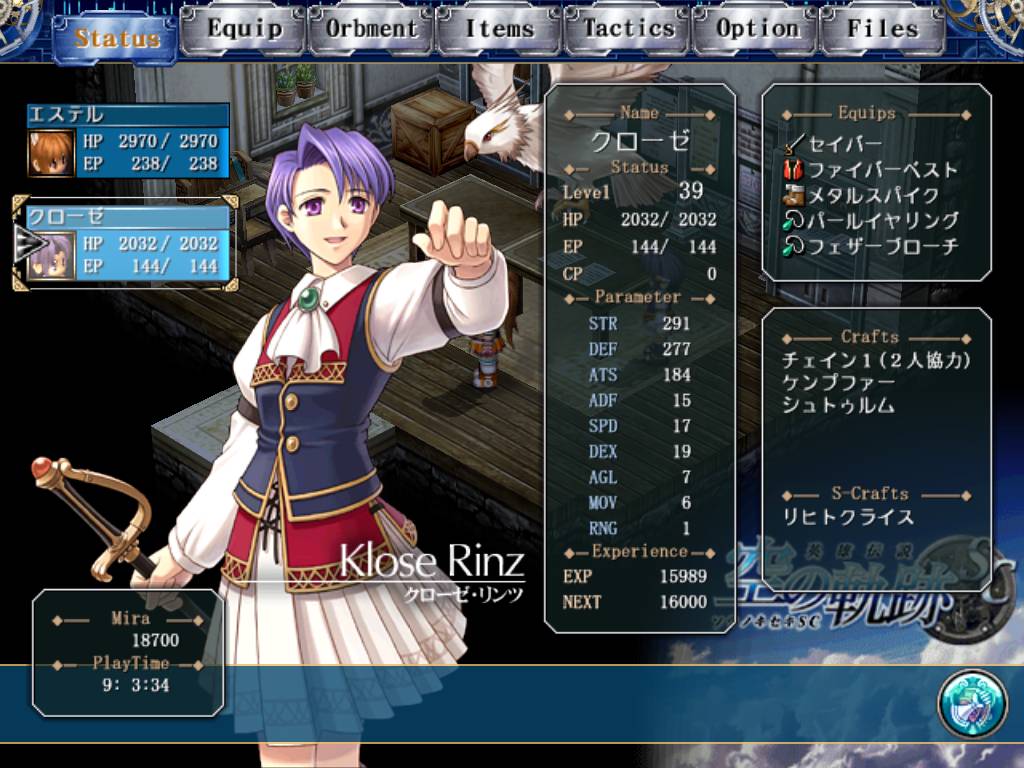Switch to the Status tab
This screenshot has width=1024, height=768.
[117, 38]
